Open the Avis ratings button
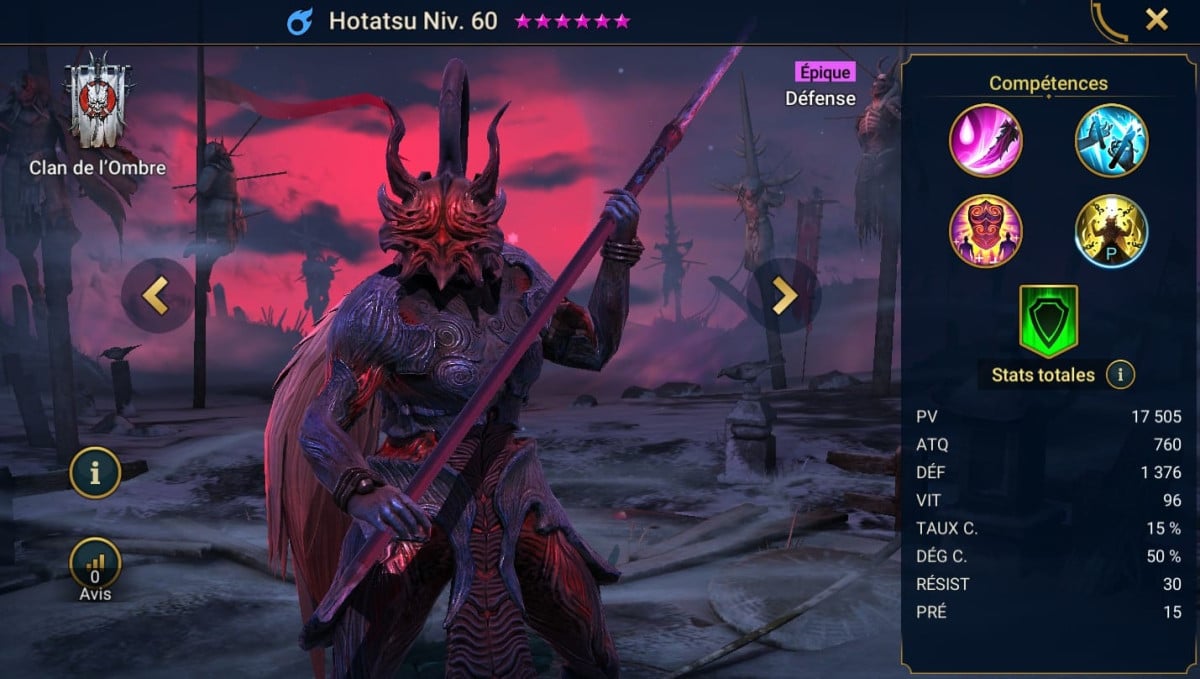 pos(95,567)
